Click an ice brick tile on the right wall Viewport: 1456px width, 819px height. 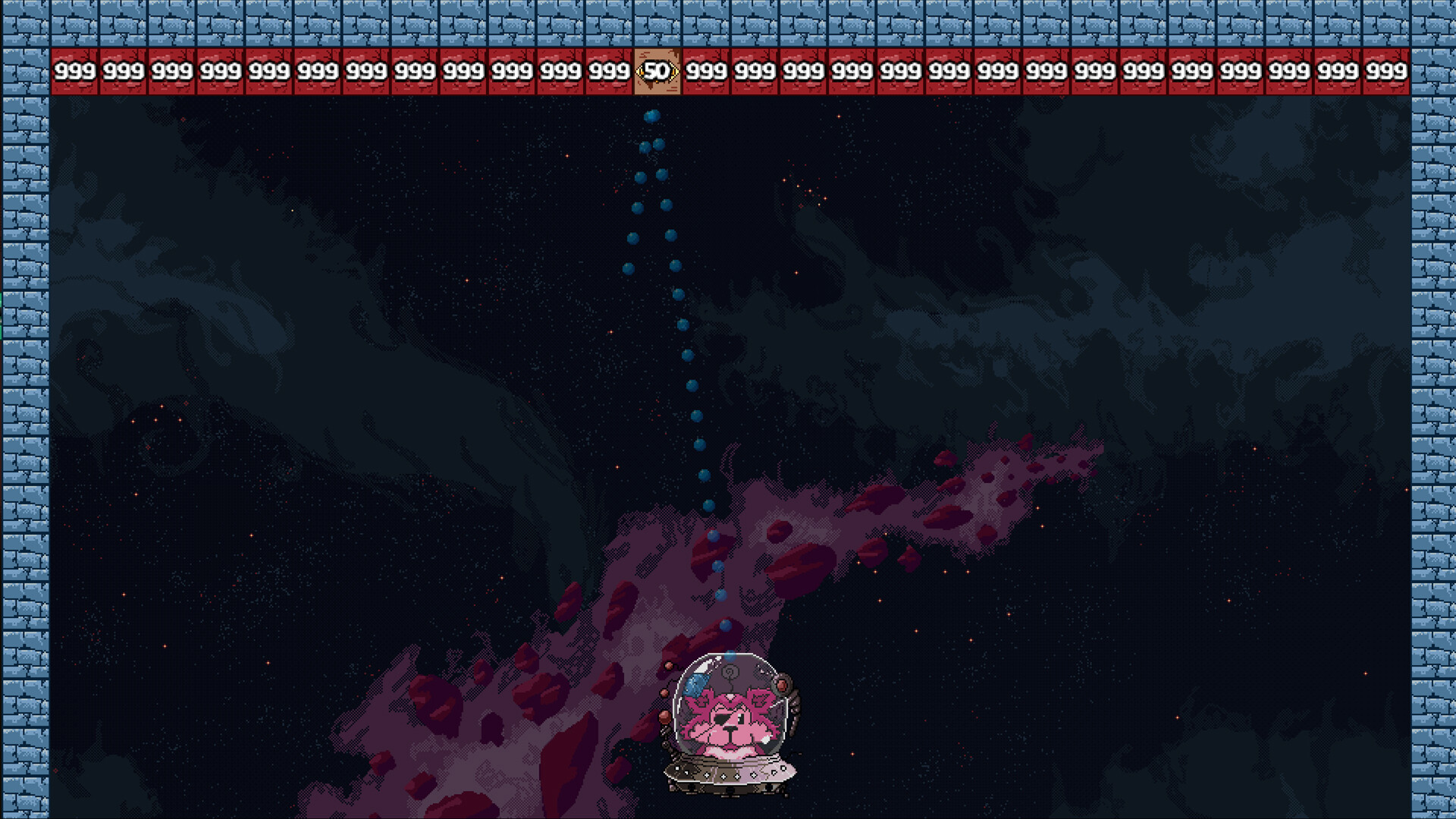[1433, 409]
